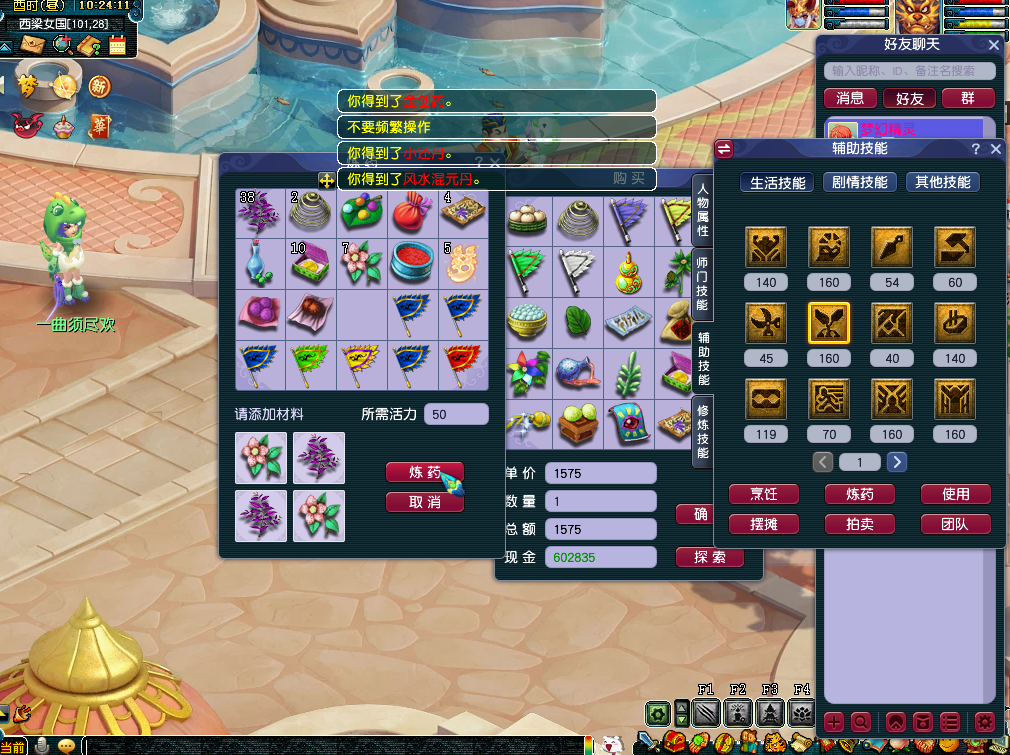Close the 辅助技能 window
Screen dimensions: 1010x755
coord(995,149)
